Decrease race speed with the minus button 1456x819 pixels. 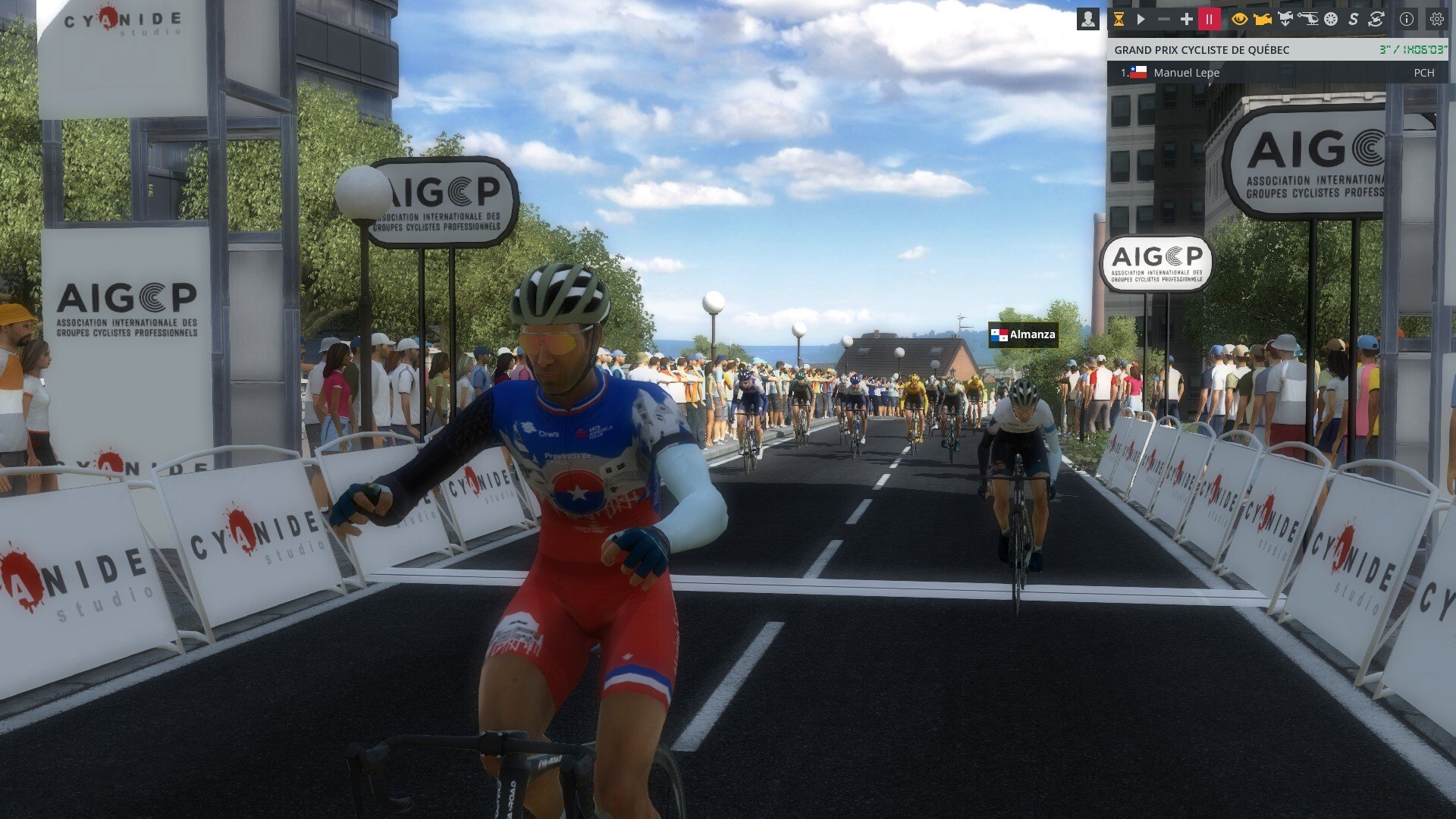pyautogui.click(x=1163, y=20)
